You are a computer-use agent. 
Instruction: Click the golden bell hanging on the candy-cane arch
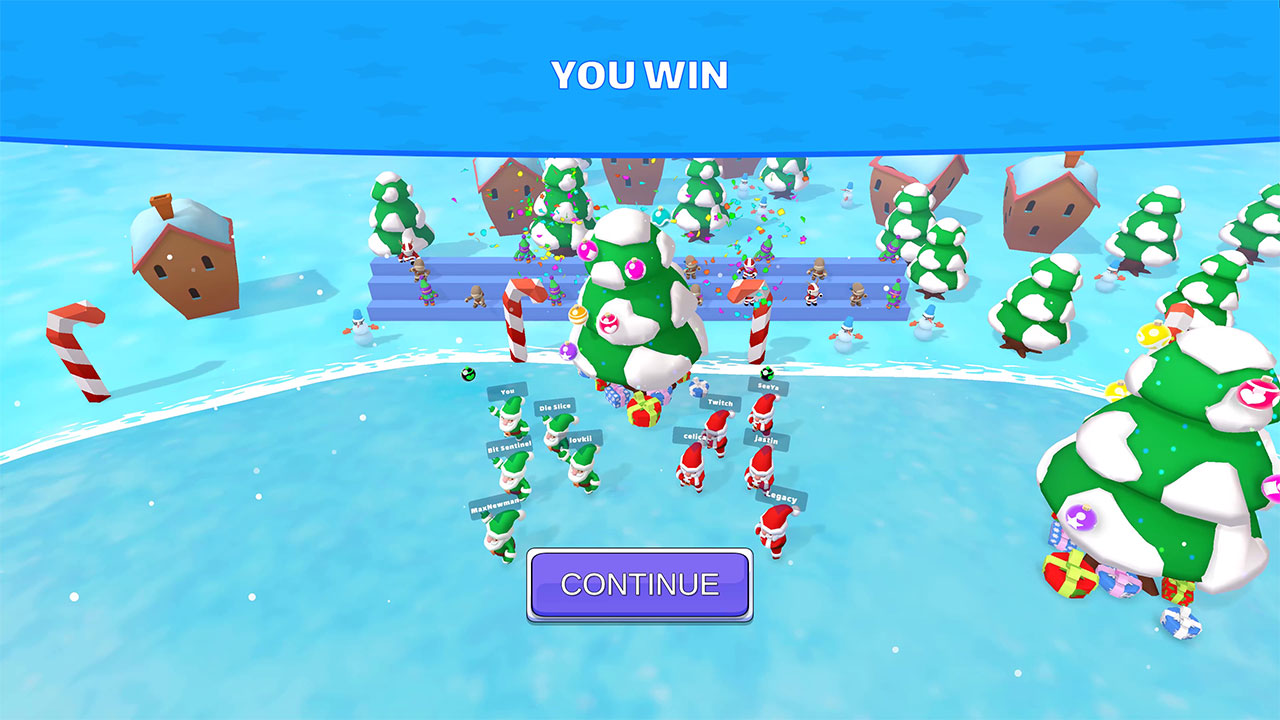click(x=578, y=315)
